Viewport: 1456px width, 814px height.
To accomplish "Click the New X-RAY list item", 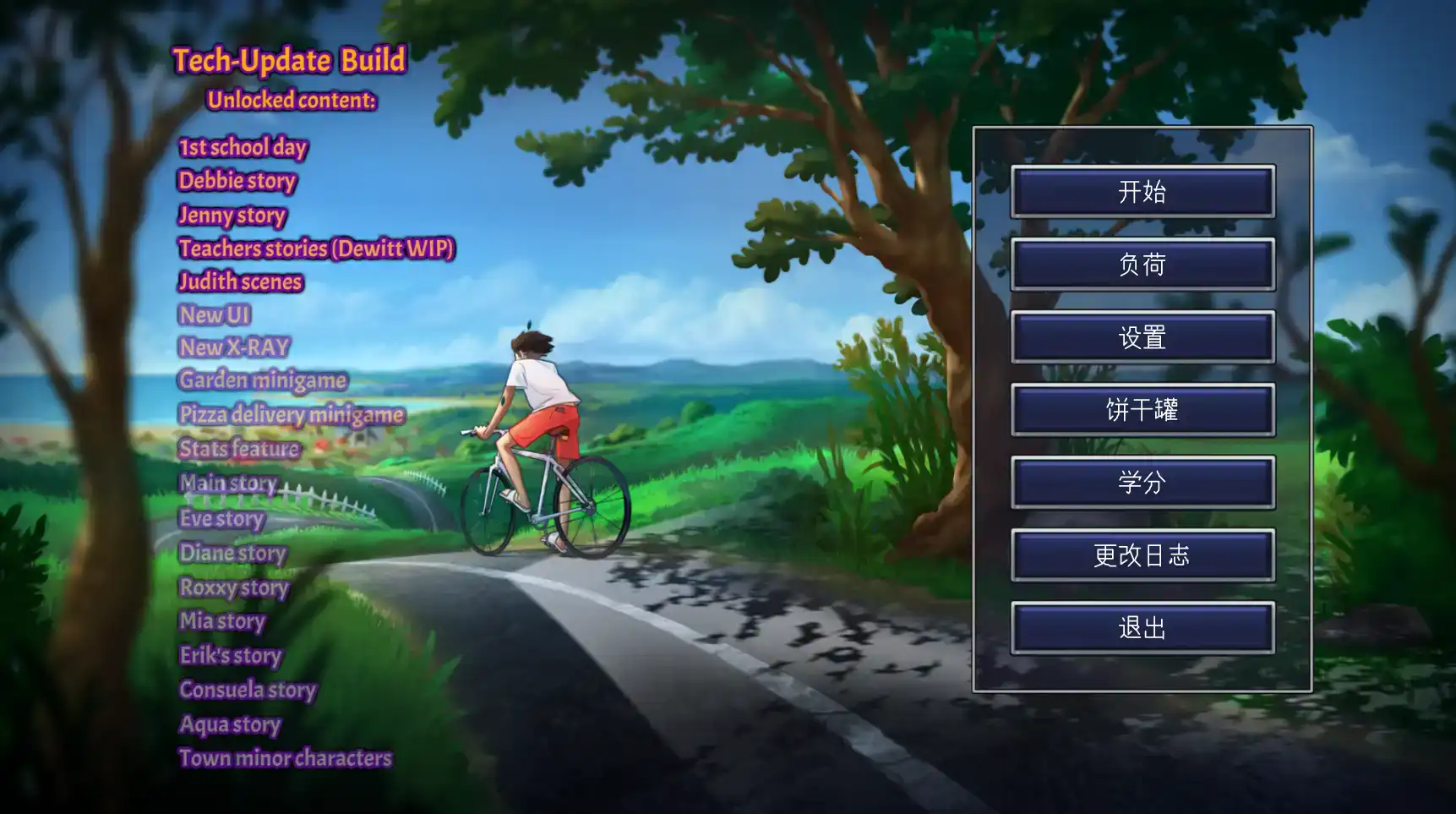I will click(x=233, y=347).
